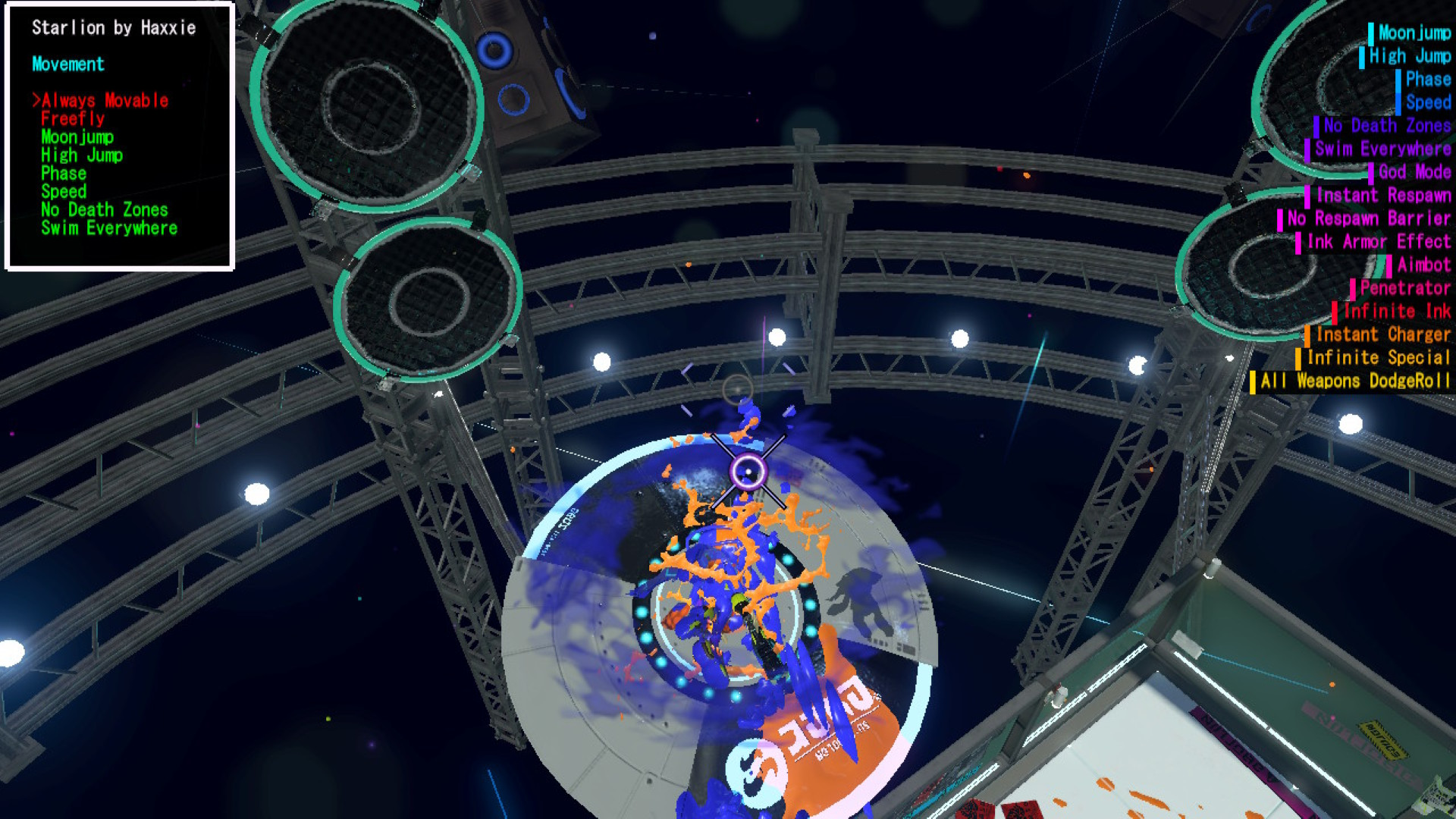Enable the Ink Armor Effect cheat
Image resolution: width=1456 pixels, height=819 pixels.
tap(1379, 242)
